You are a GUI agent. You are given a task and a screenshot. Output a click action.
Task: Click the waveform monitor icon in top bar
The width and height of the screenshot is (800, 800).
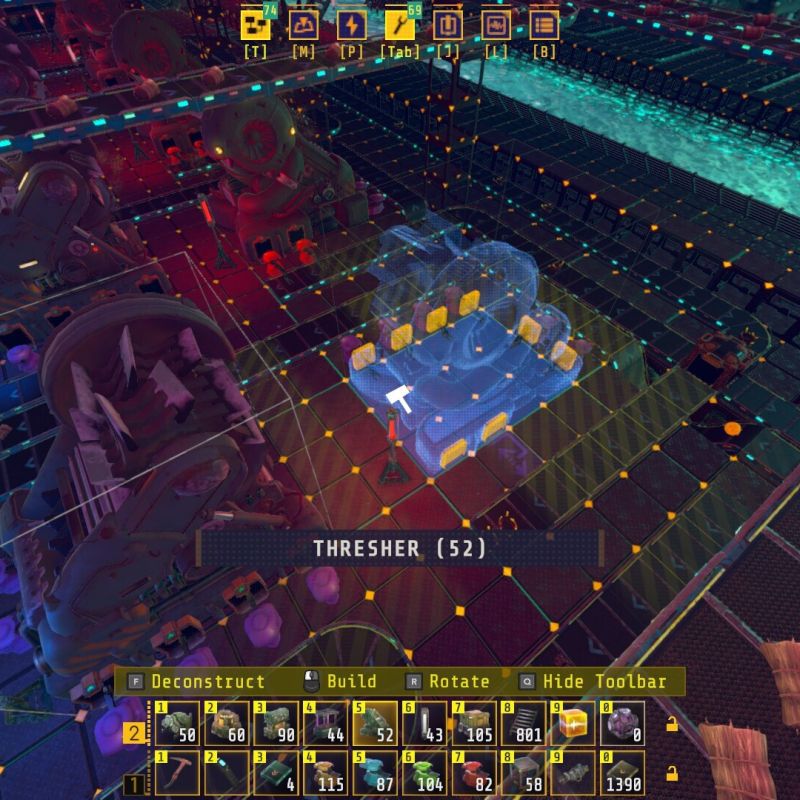click(496, 25)
